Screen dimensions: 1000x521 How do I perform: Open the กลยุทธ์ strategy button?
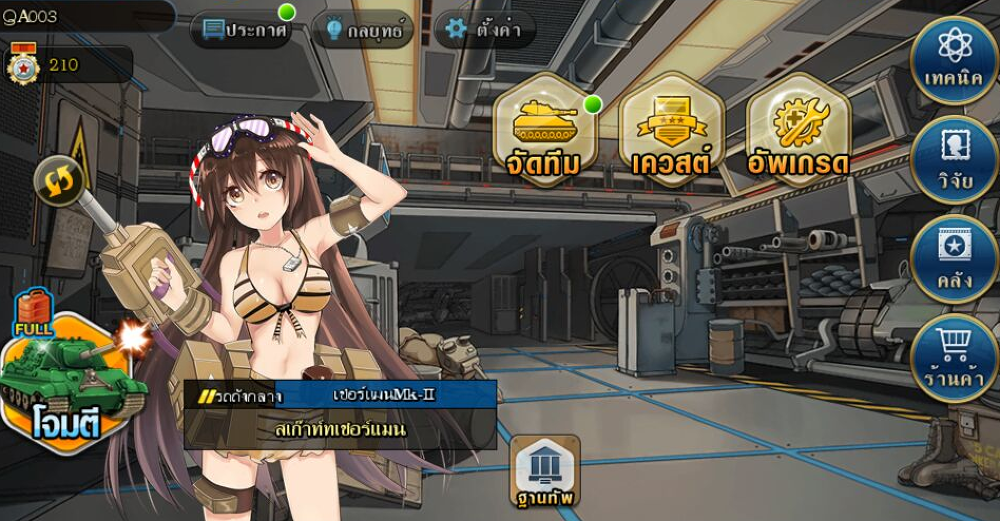point(363,30)
